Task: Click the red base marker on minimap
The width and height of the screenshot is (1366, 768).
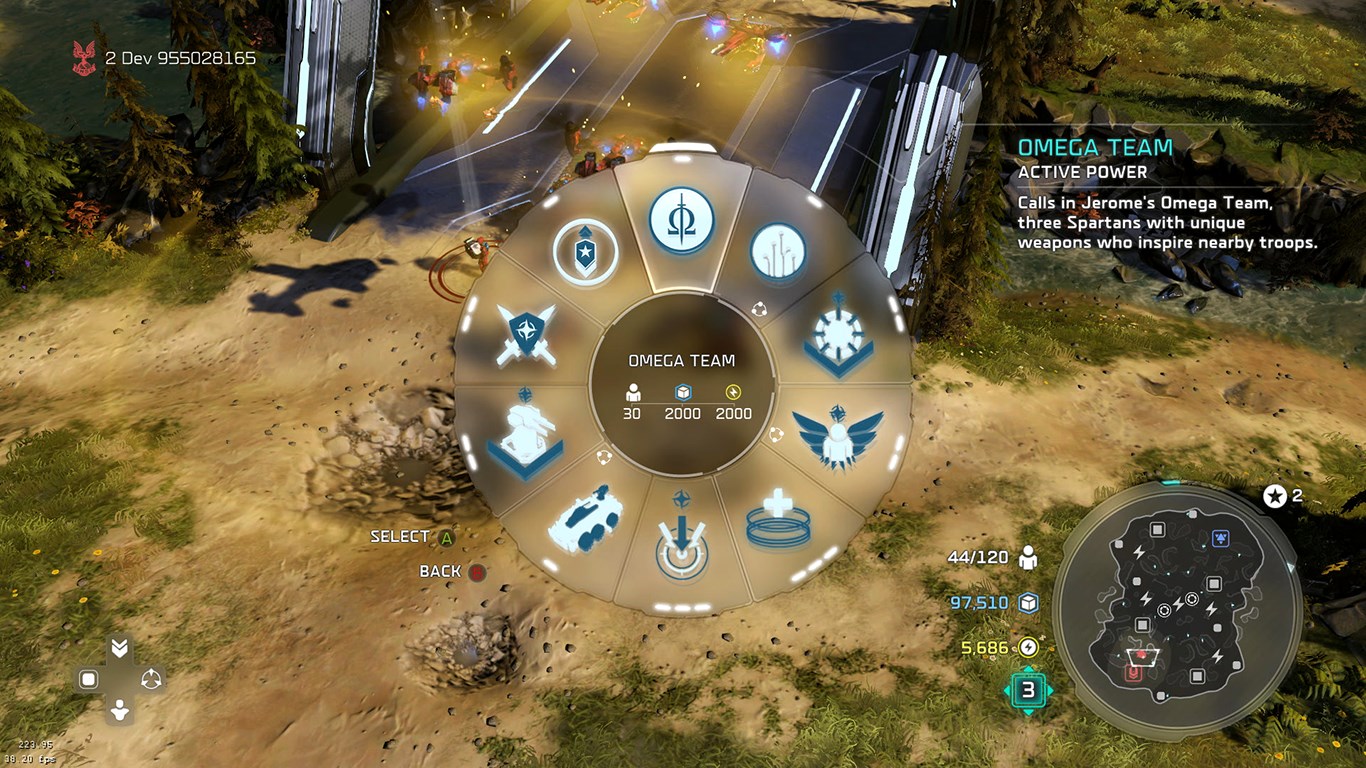Action: click(1133, 674)
